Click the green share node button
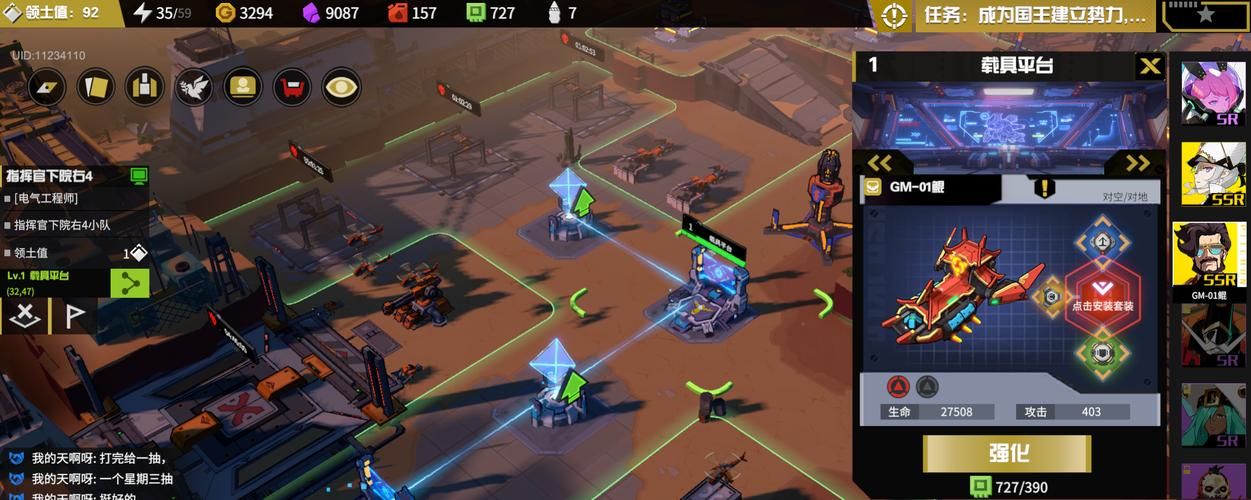Screen dimensions: 1251x500 tap(129, 283)
